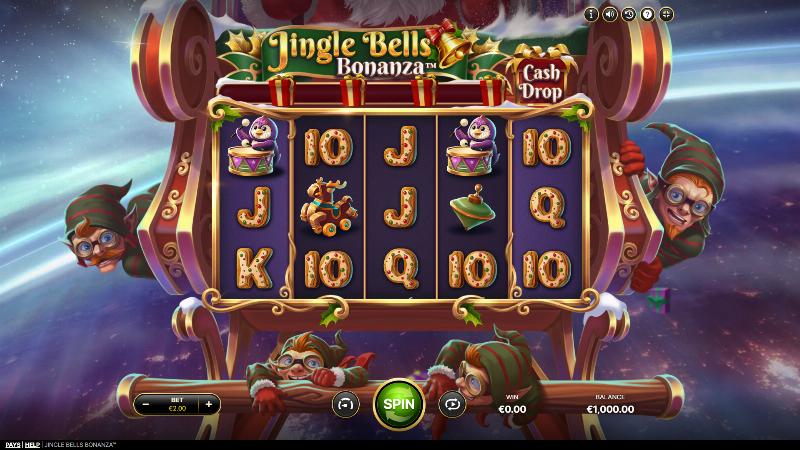Open the game history clock icon

pos(628,14)
